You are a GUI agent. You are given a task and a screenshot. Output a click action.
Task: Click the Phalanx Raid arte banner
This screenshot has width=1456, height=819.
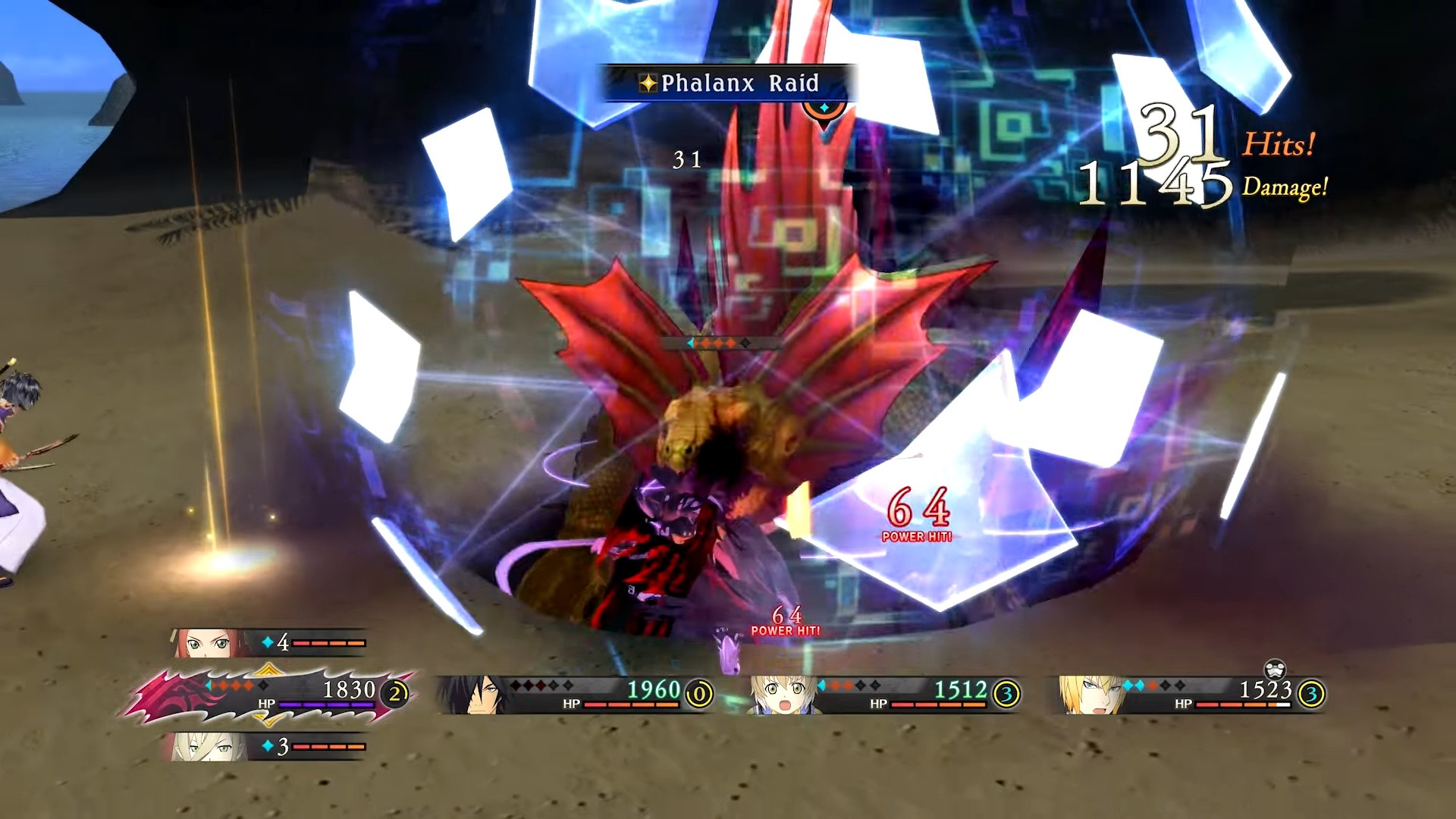(730, 83)
